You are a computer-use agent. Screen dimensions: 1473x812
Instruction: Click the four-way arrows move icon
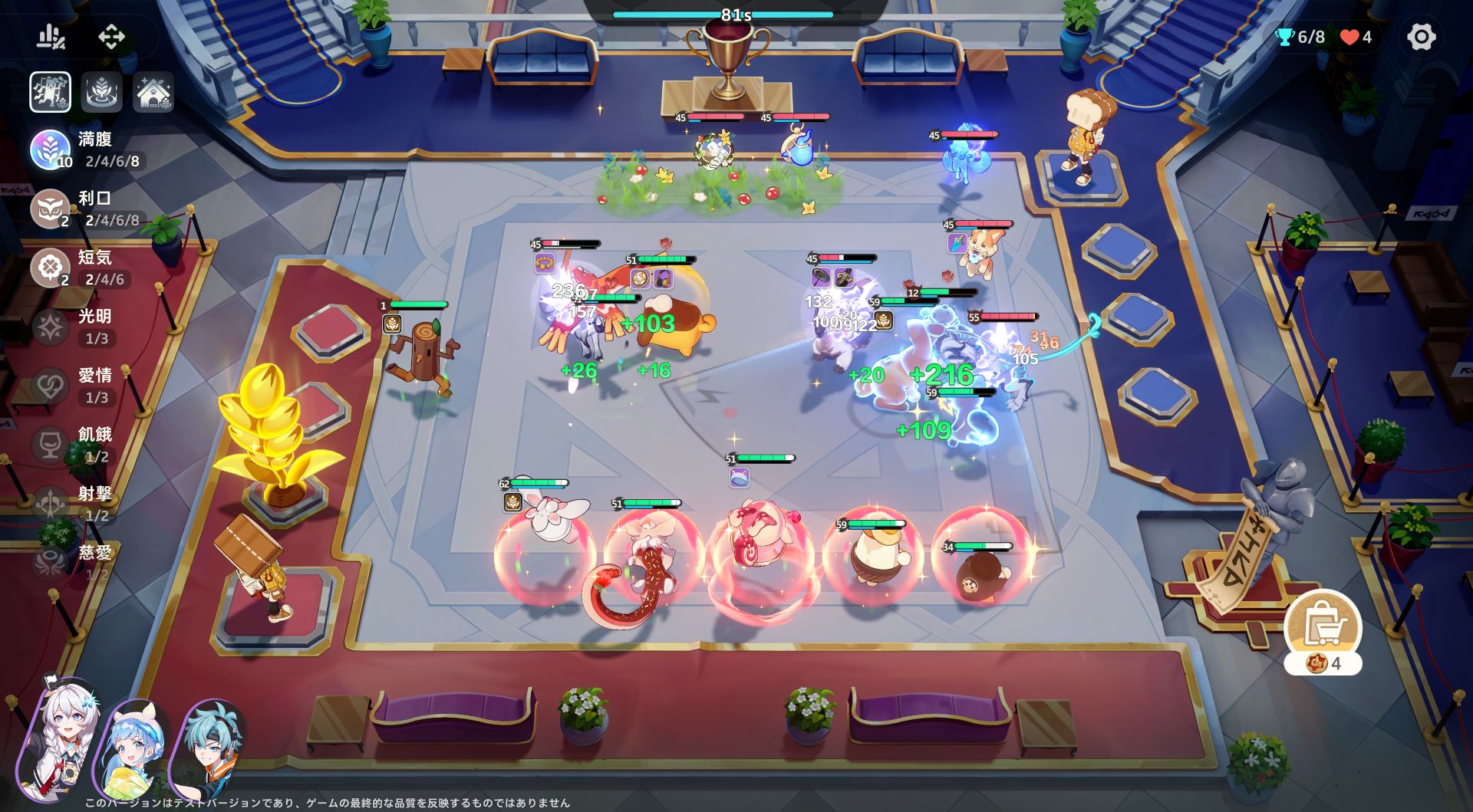click(111, 36)
